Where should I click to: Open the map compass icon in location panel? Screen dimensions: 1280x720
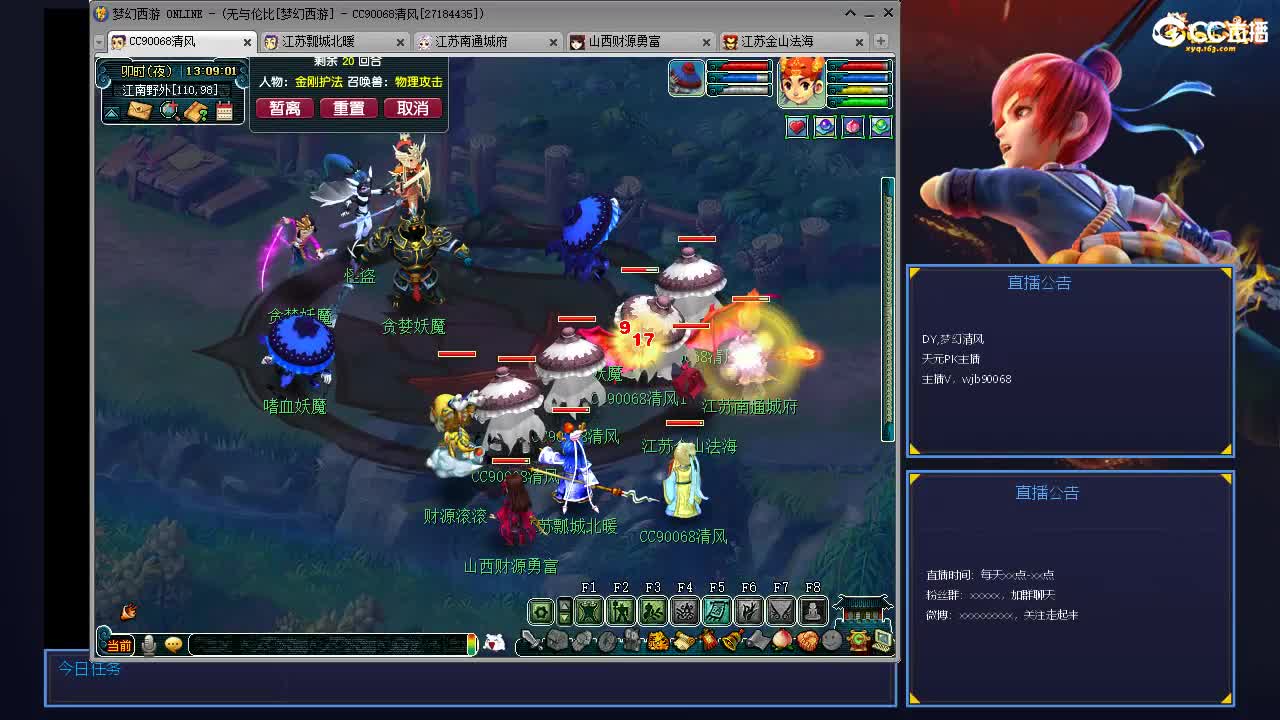[x=168, y=111]
